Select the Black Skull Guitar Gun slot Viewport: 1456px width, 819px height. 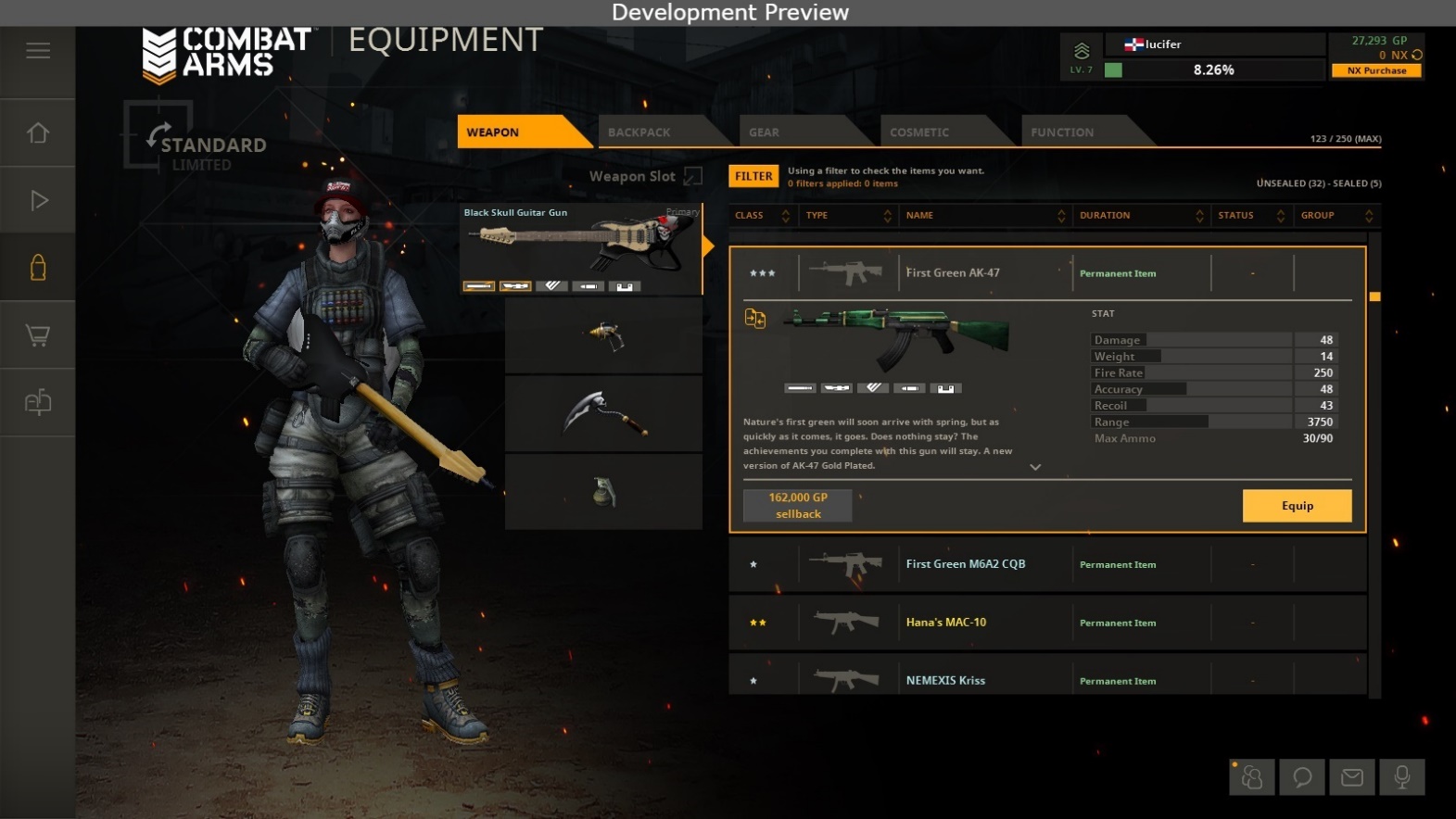581,247
